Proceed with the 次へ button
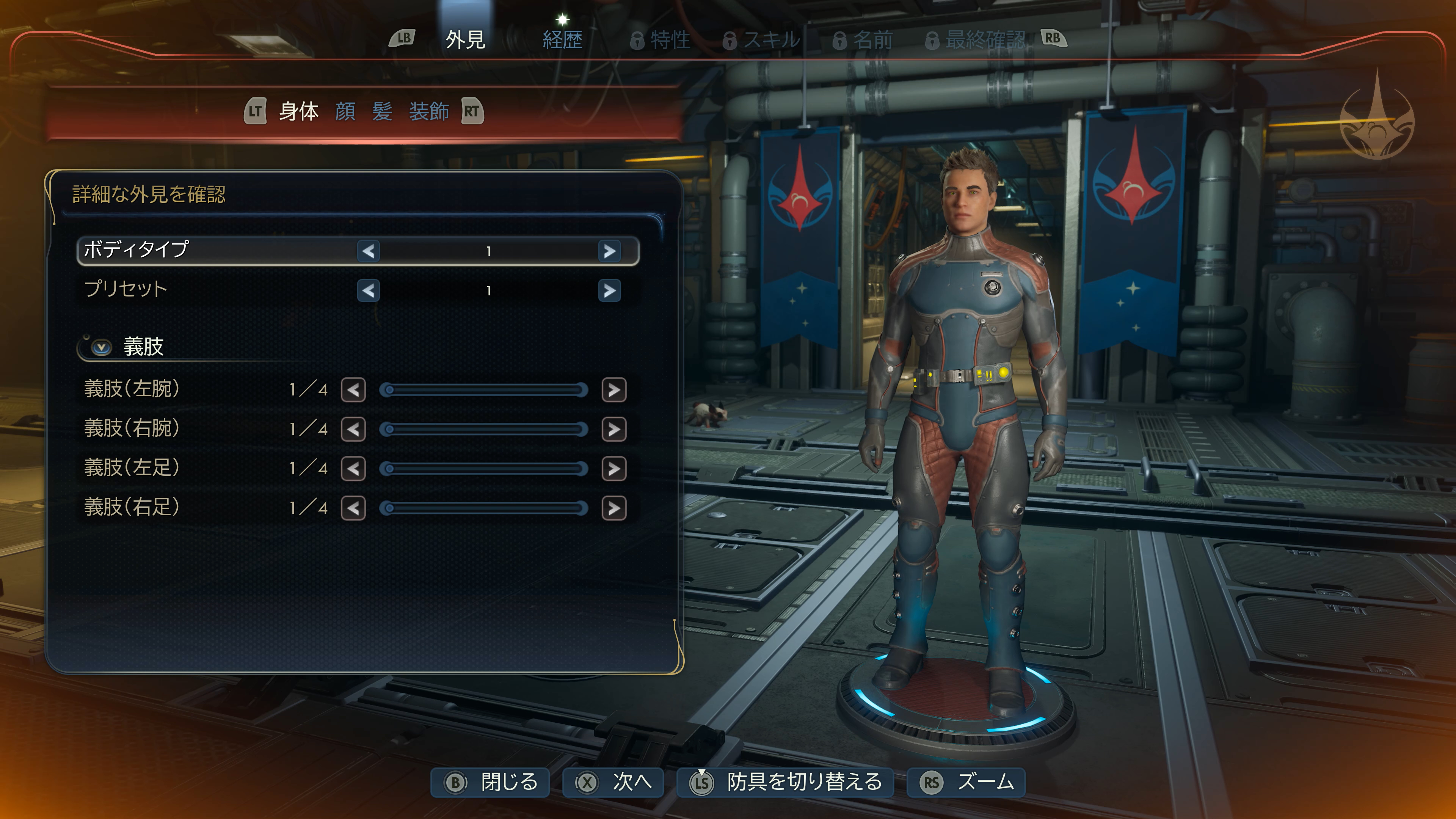Image resolution: width=1456 pixels, height=819 pixels. 613,782
